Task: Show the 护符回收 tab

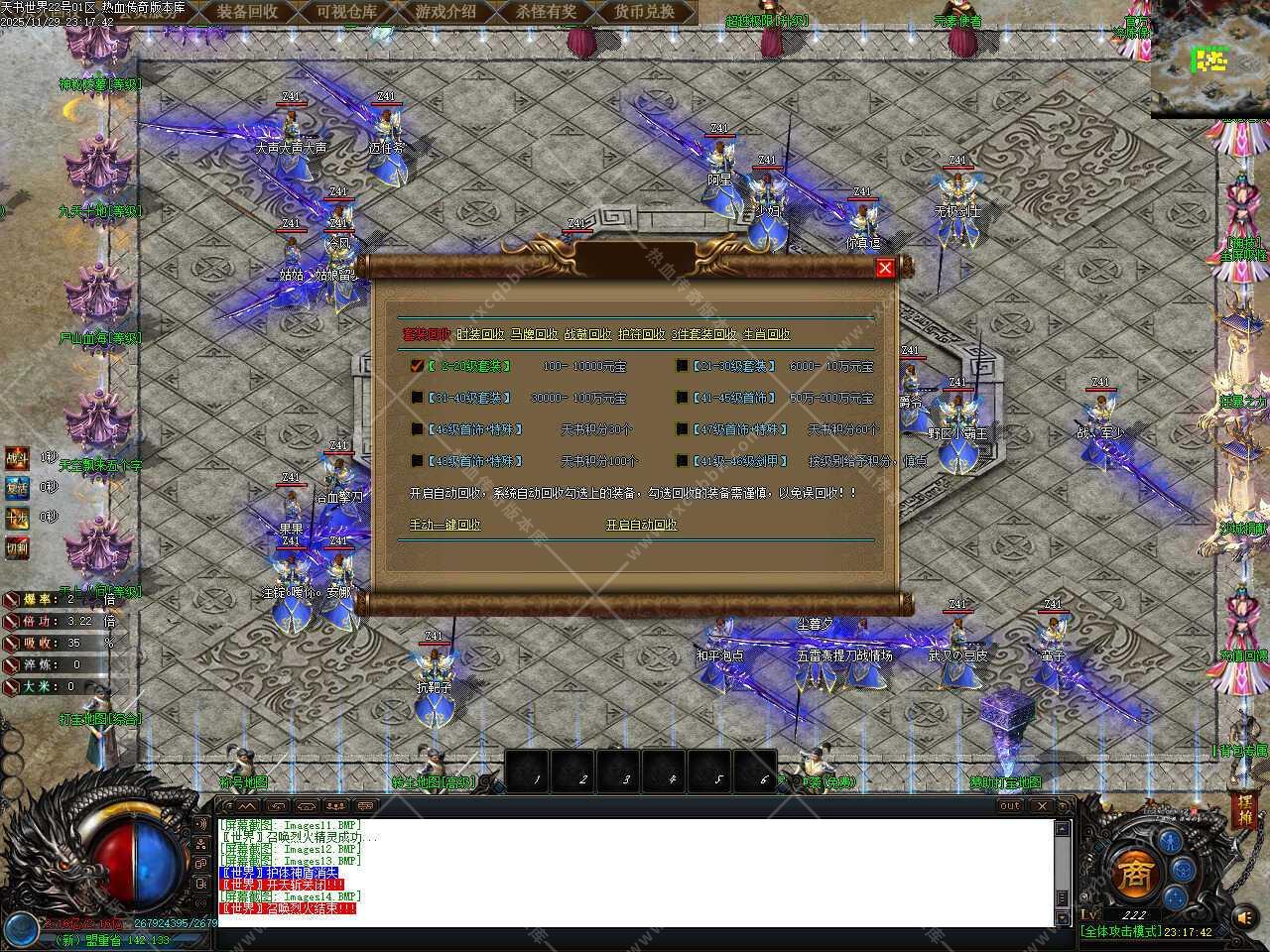Action: (641, 334)
